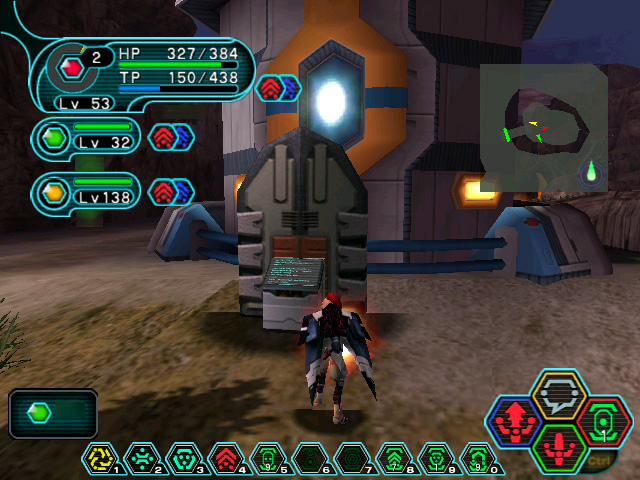Select hotbar slot 1 yellow triangle technique
The height and width of the screenshot is (480, 640).
[x=99, y=458]
